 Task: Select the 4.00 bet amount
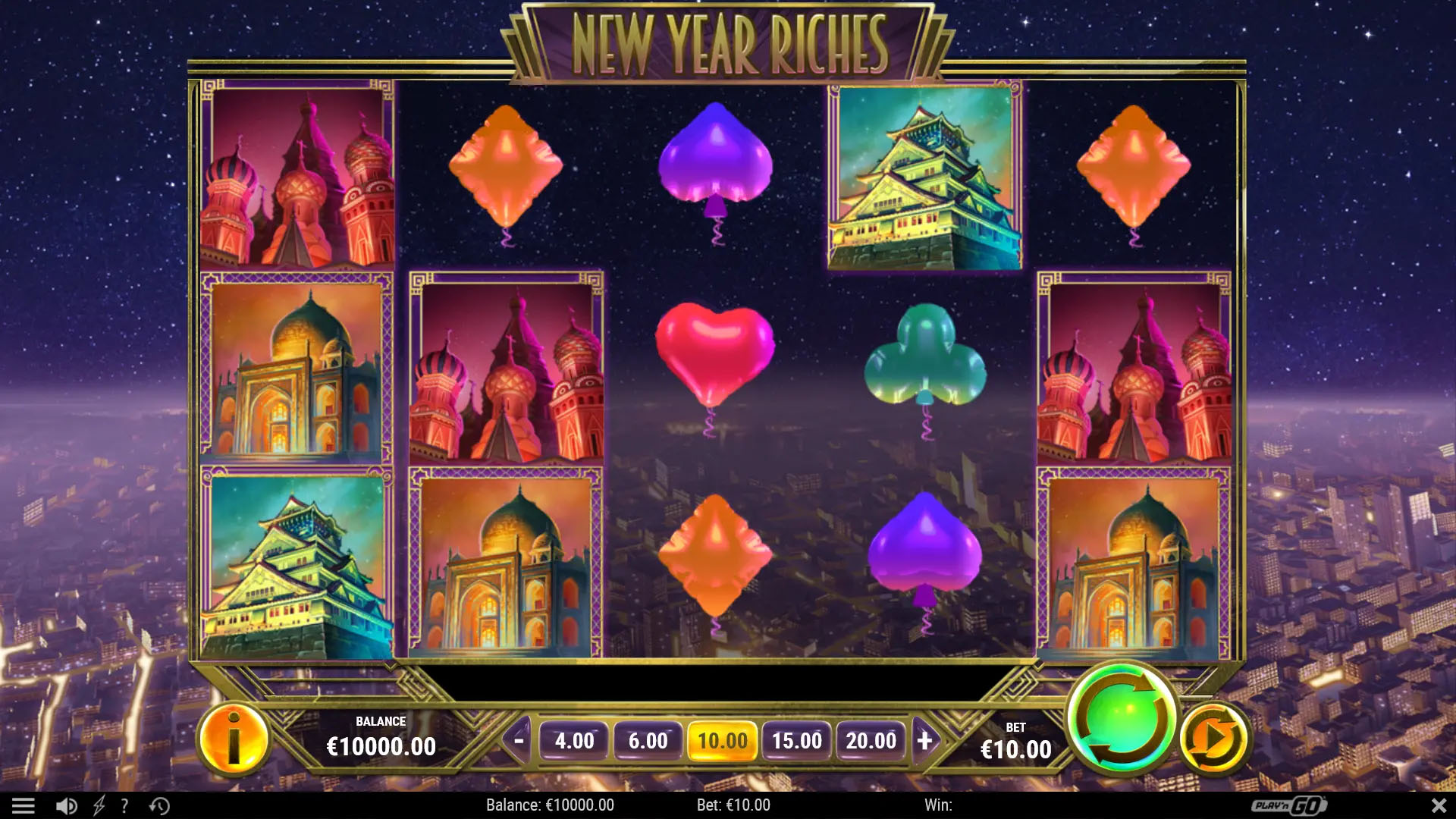574,741
